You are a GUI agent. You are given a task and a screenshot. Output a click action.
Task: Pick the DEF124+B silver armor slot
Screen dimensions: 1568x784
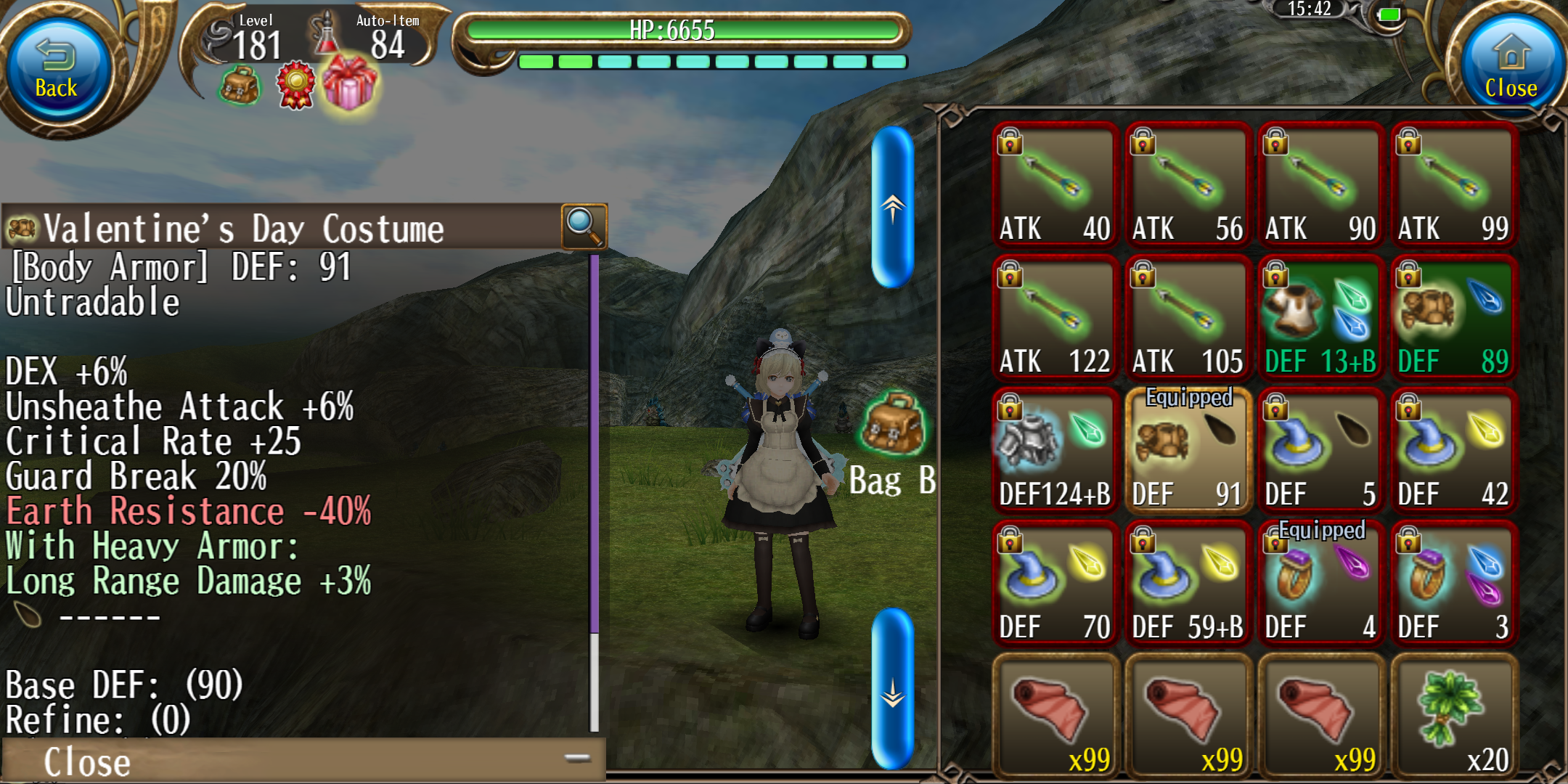pos(1054,452)
